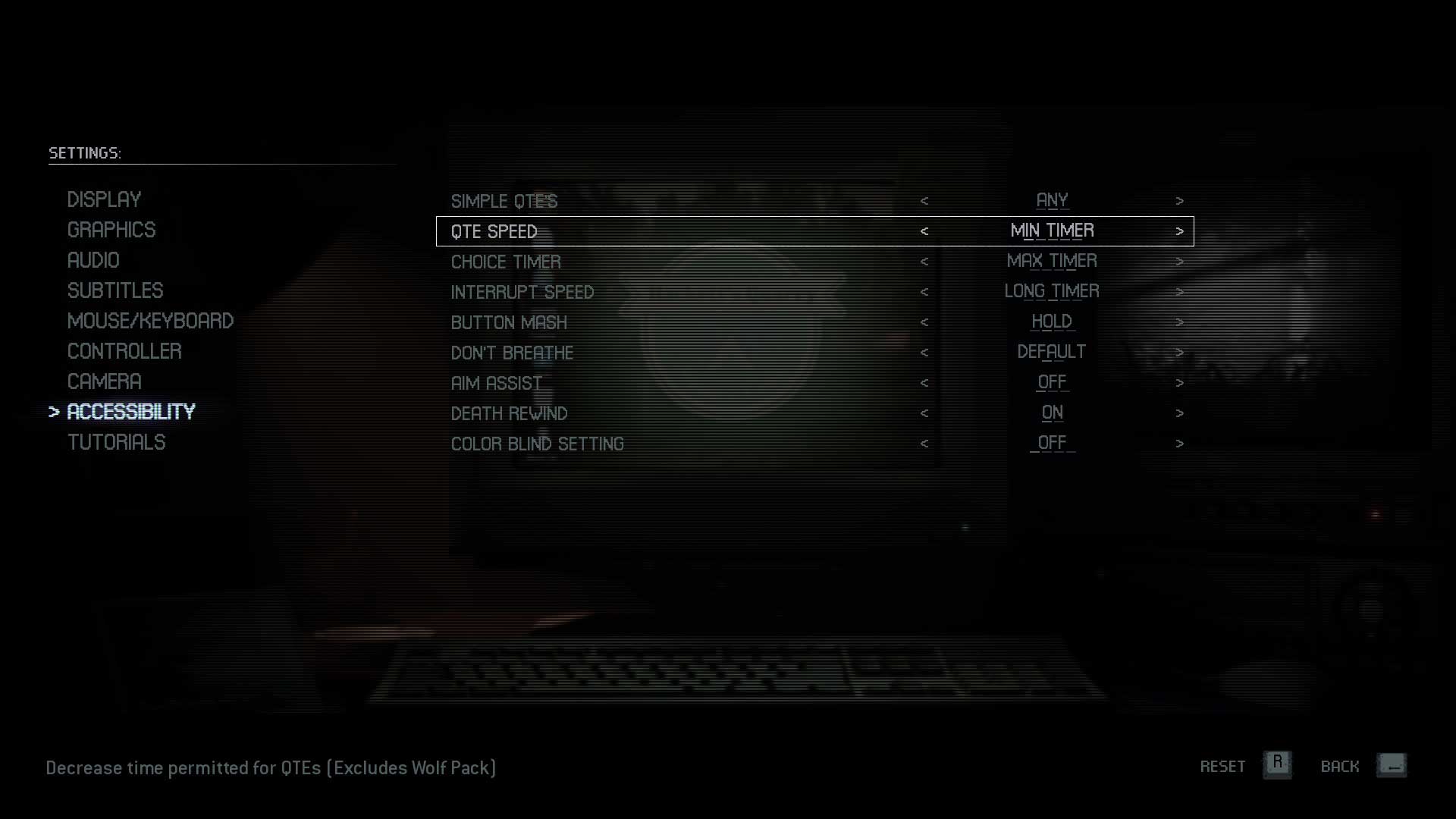Disable Death Rewind

[1180, 413]
